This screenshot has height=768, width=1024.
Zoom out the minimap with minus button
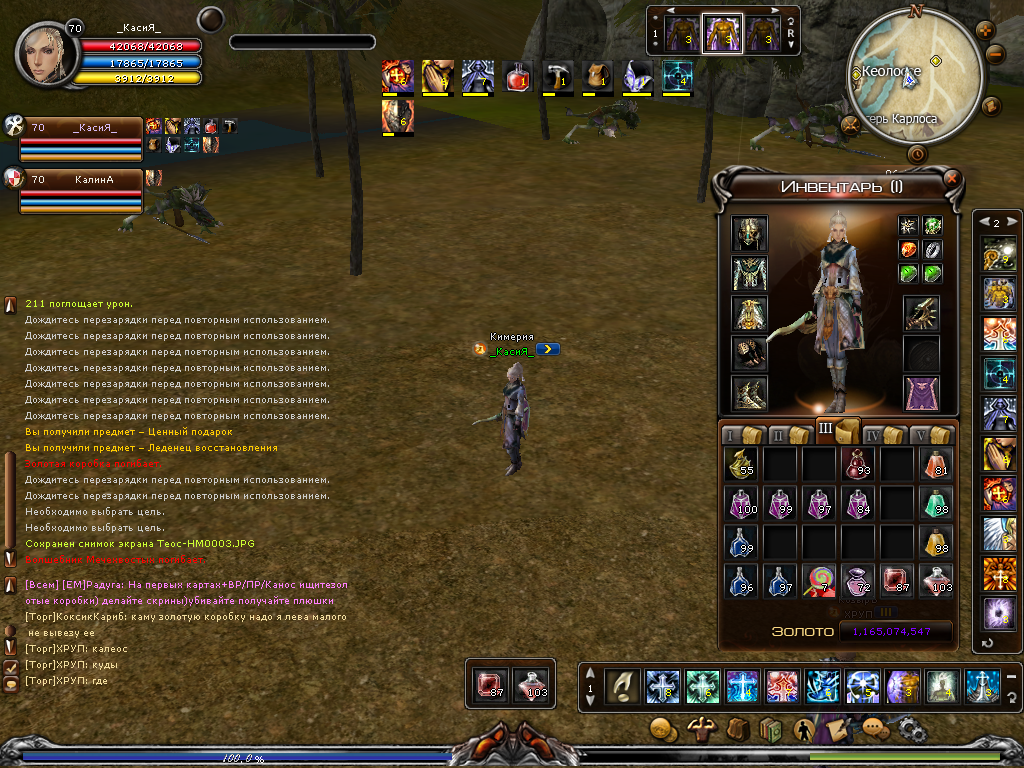pos(996,55)
